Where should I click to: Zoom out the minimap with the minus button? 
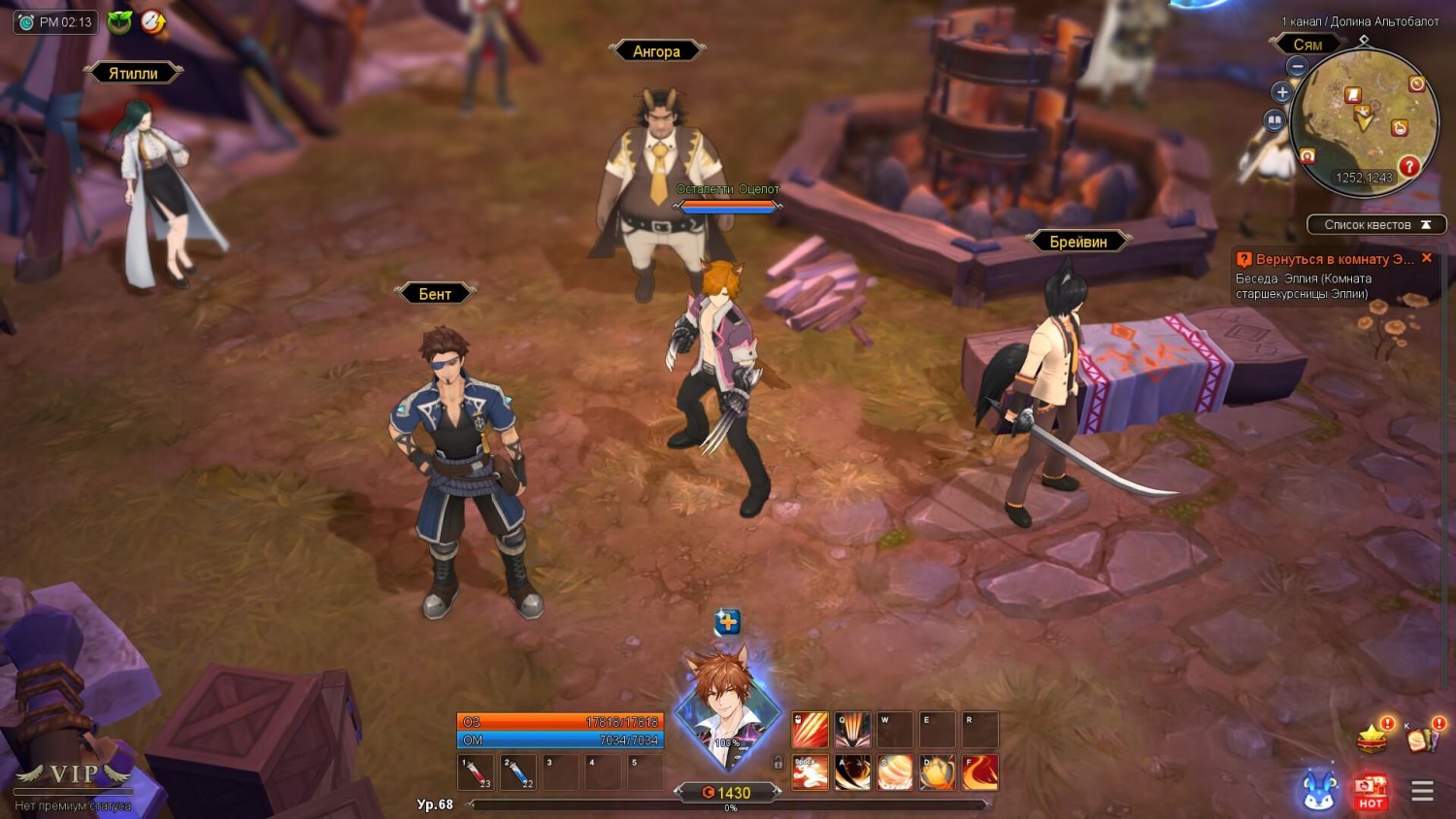point(1297,67)
